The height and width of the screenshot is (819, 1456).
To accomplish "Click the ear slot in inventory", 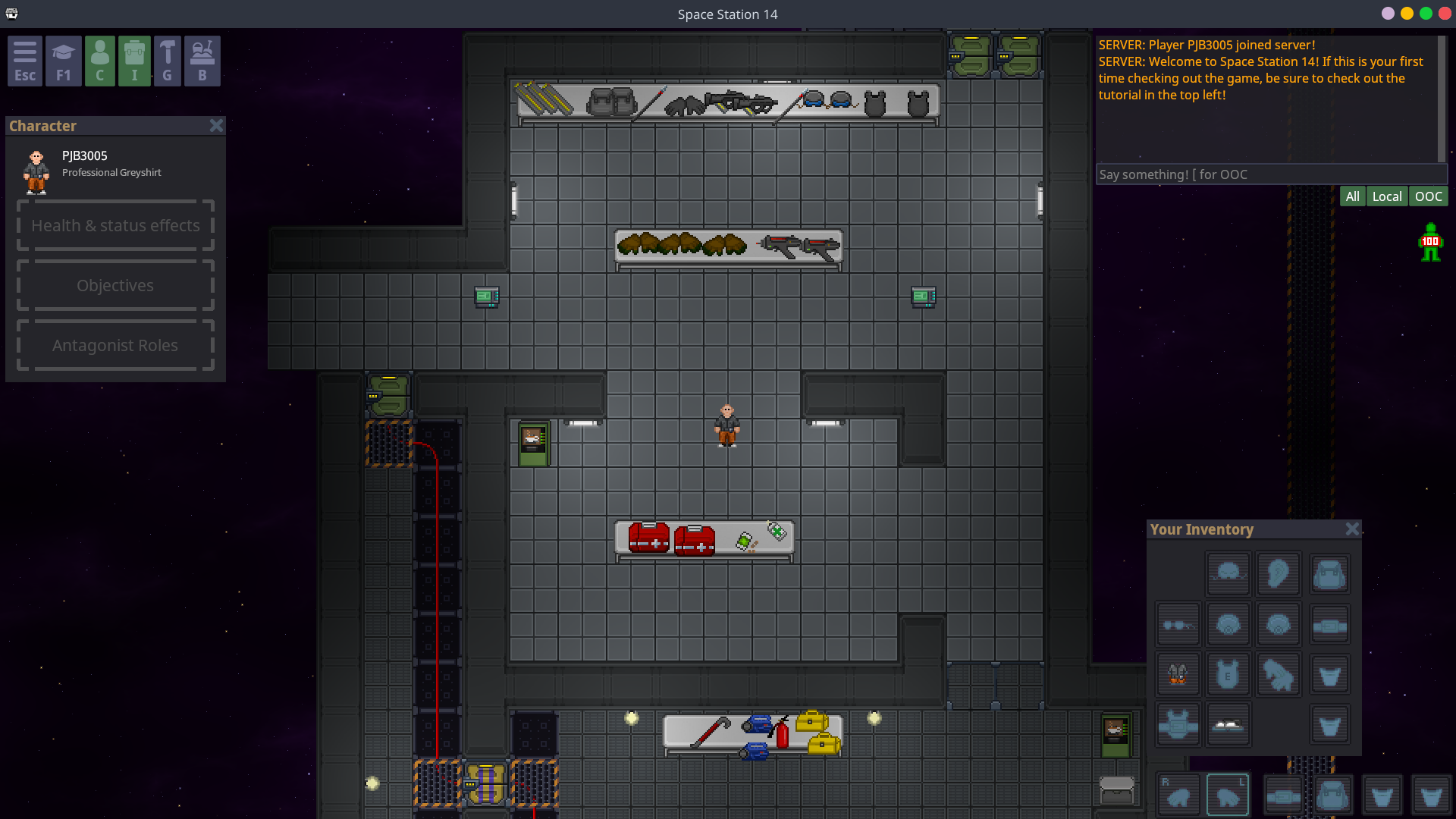I will [x=1279, y=574].
